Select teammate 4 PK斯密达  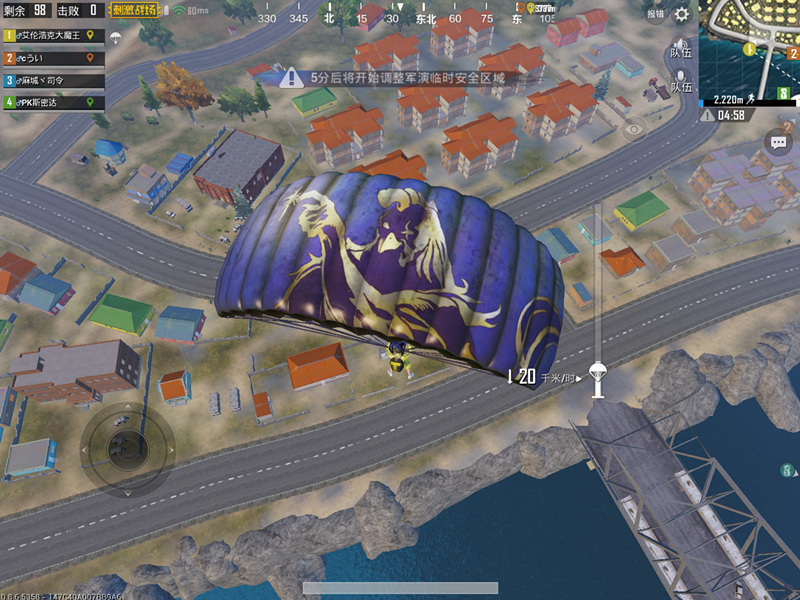coord(50,102)
